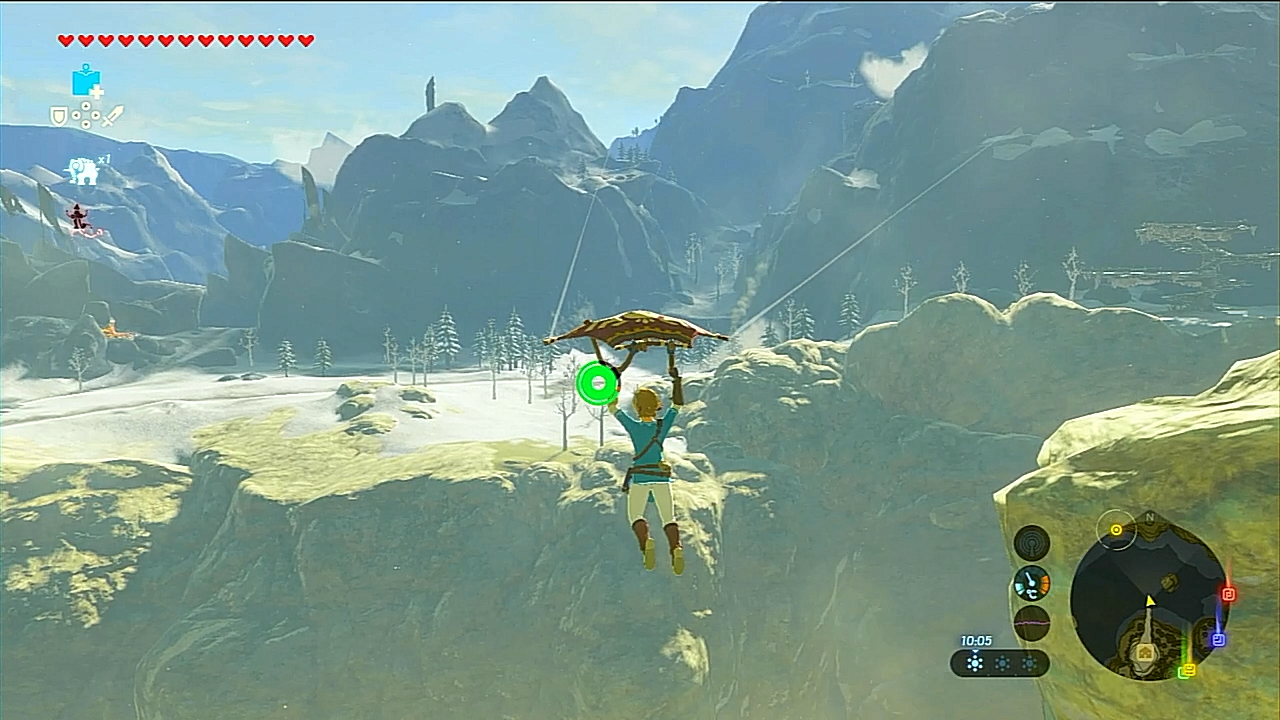1280x720 pixels.
Task: Click the sword quick-select icon
Action: click(112, 116)
